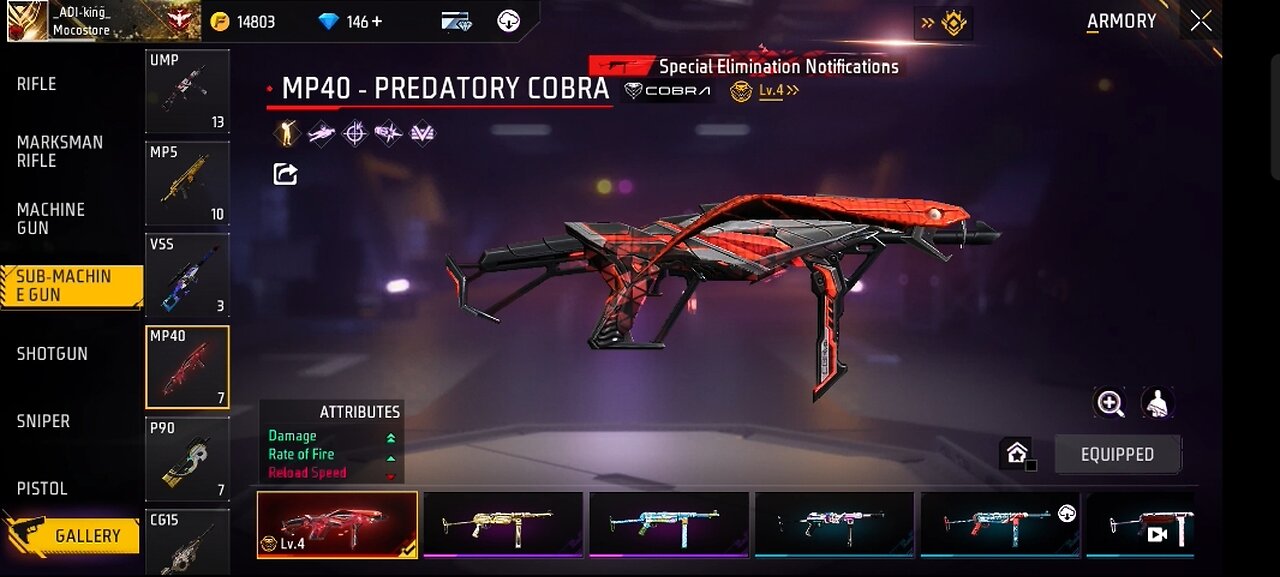Pick the P90 weapon tile
The image size is (1280, 577).
187,459
